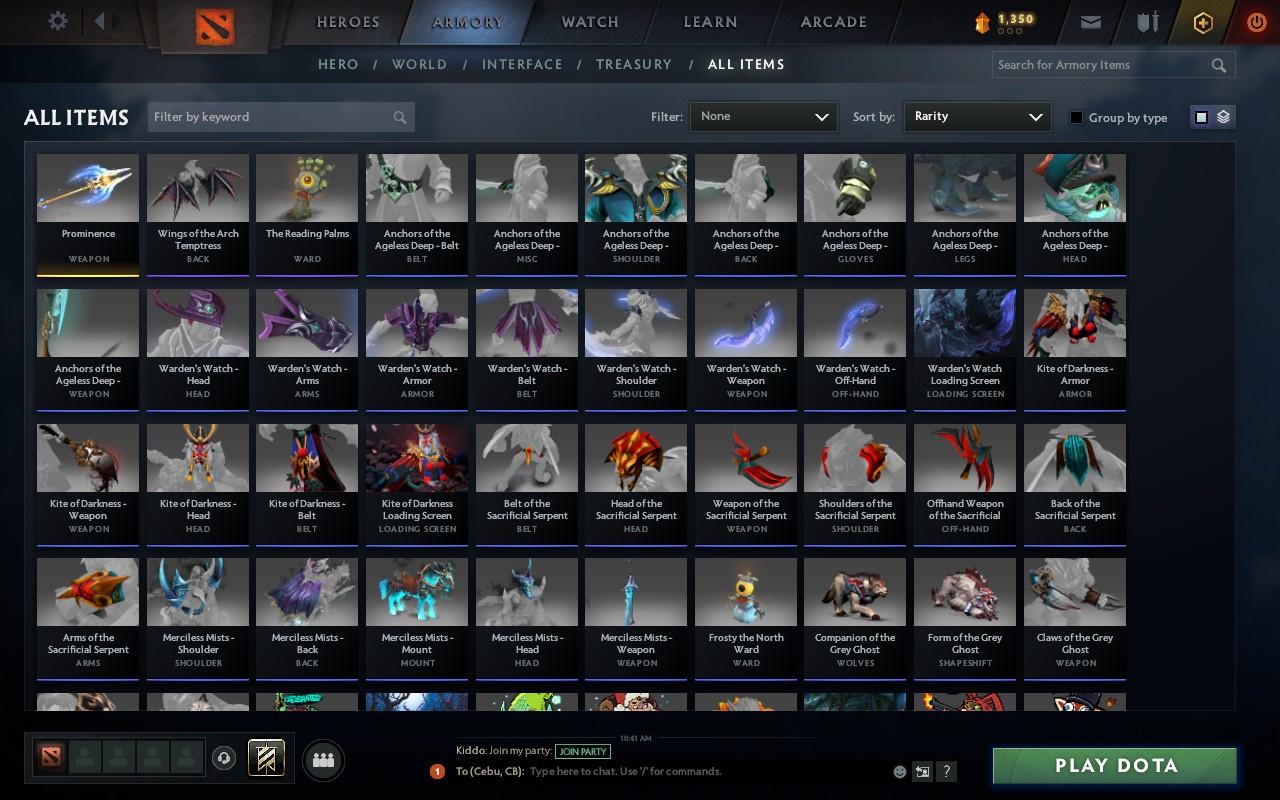Open the mail notifications icon
Image resolution: width=1280 pixels, height=800 pixels.
1090,20
